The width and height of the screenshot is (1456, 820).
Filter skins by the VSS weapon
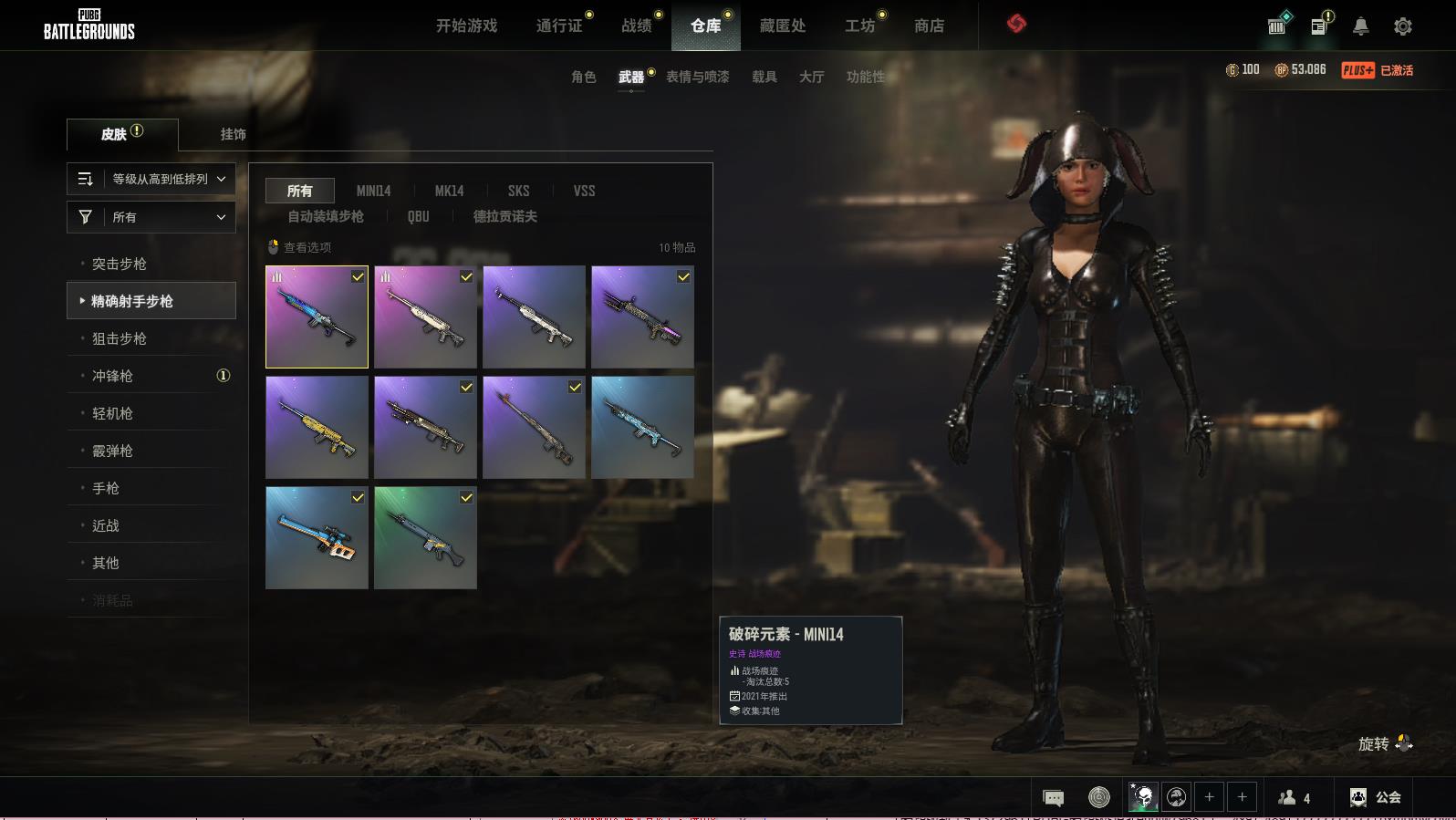(584, 191)
